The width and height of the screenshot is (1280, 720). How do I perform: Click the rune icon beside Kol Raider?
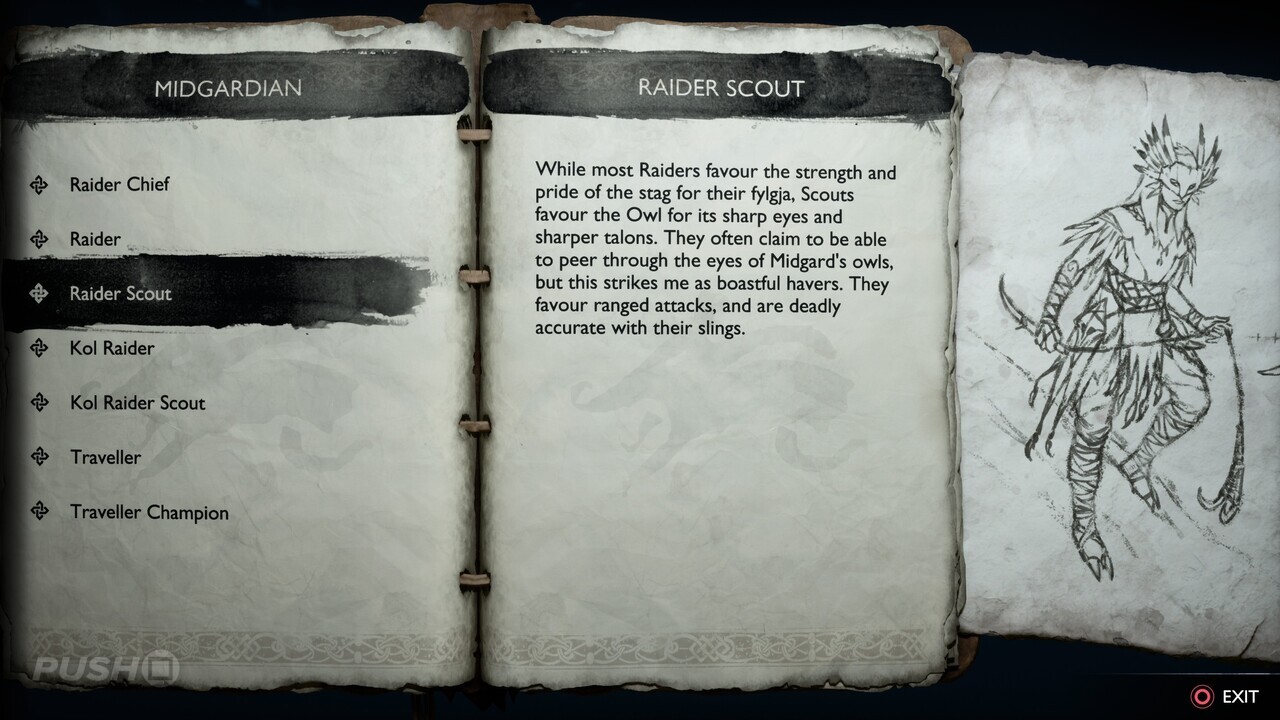click(39, 348)
